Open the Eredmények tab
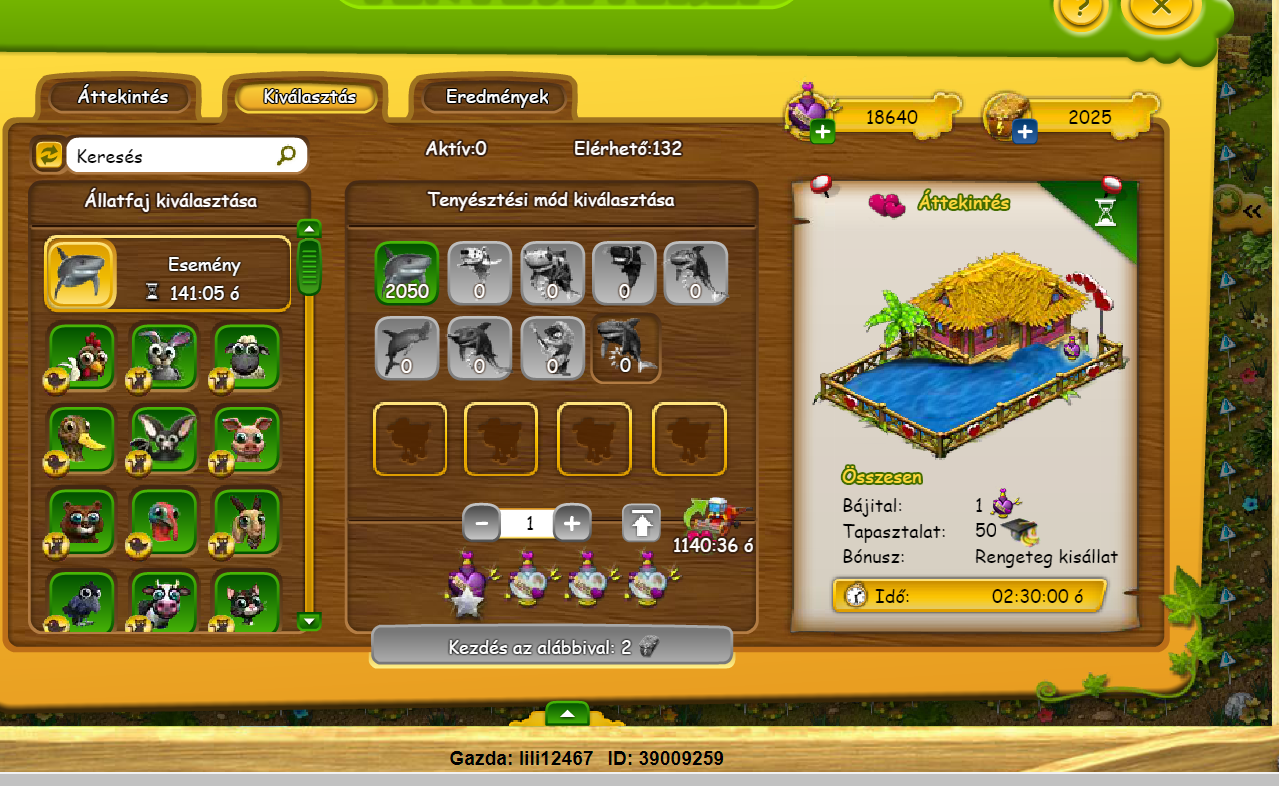 497,97
